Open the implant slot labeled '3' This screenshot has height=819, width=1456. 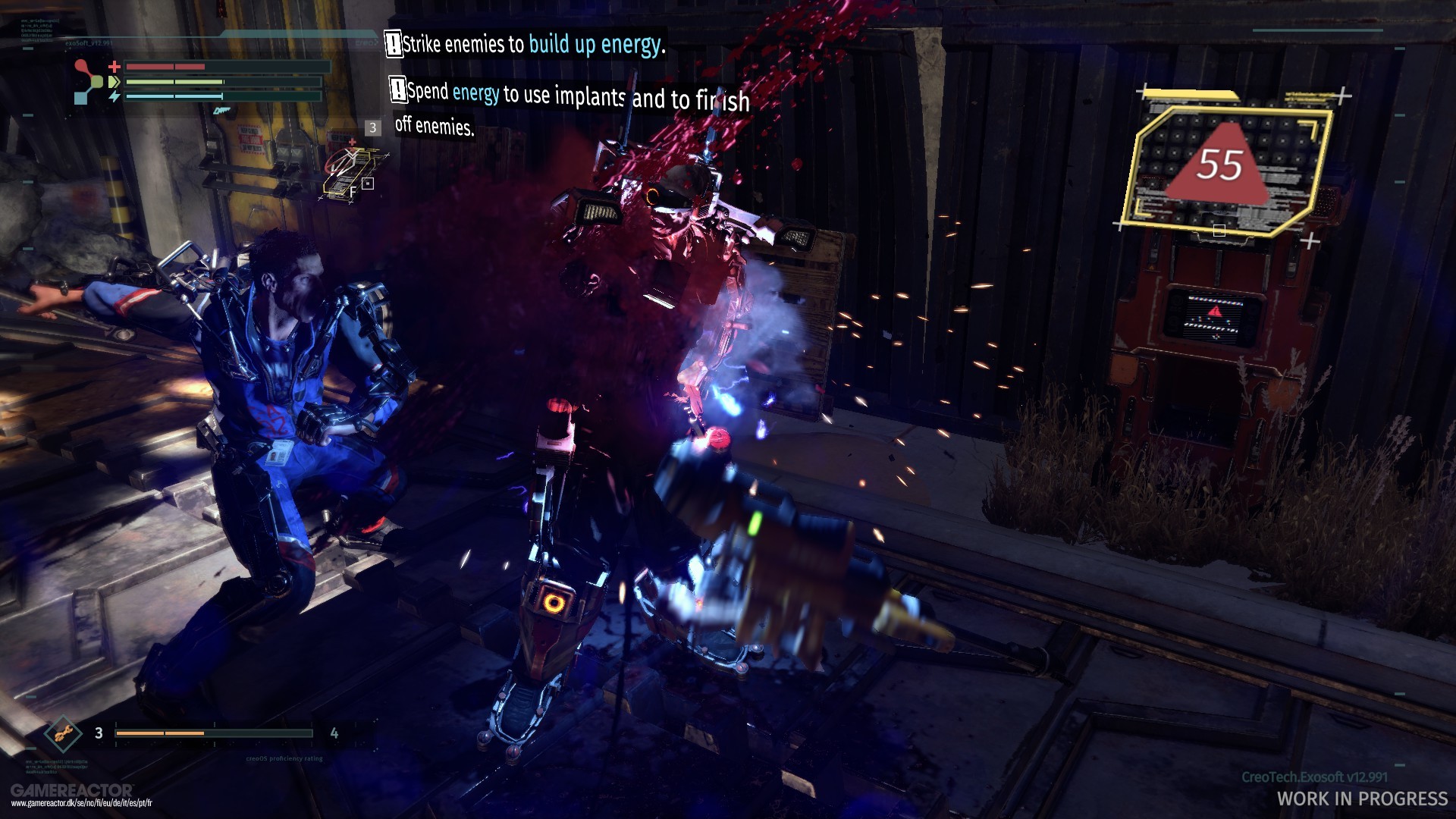coord(372,128)
